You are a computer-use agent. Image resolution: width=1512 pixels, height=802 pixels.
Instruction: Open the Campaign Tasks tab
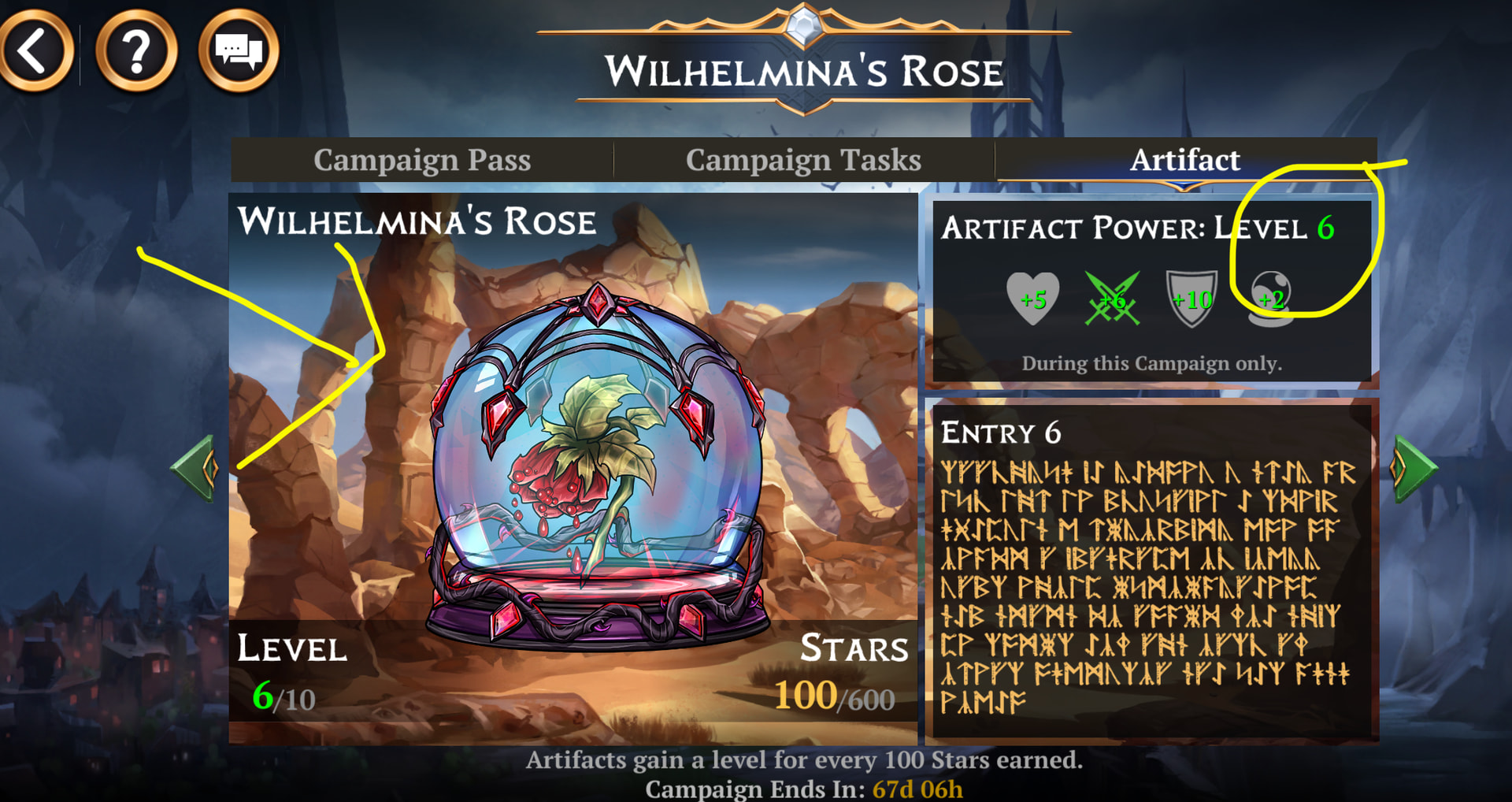pyautogui.click(x=803, y=160)
